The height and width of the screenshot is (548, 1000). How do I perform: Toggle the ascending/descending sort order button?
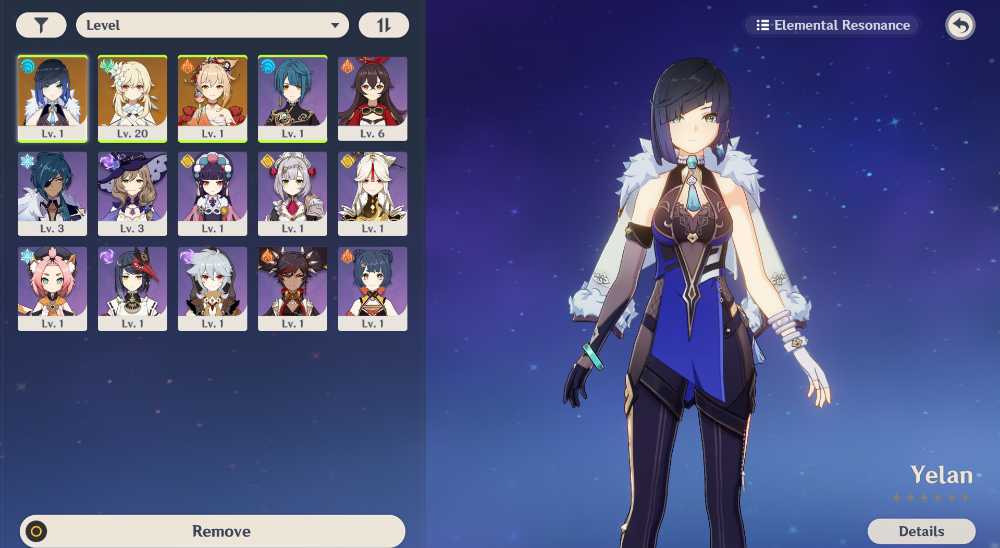coord(383,25)
